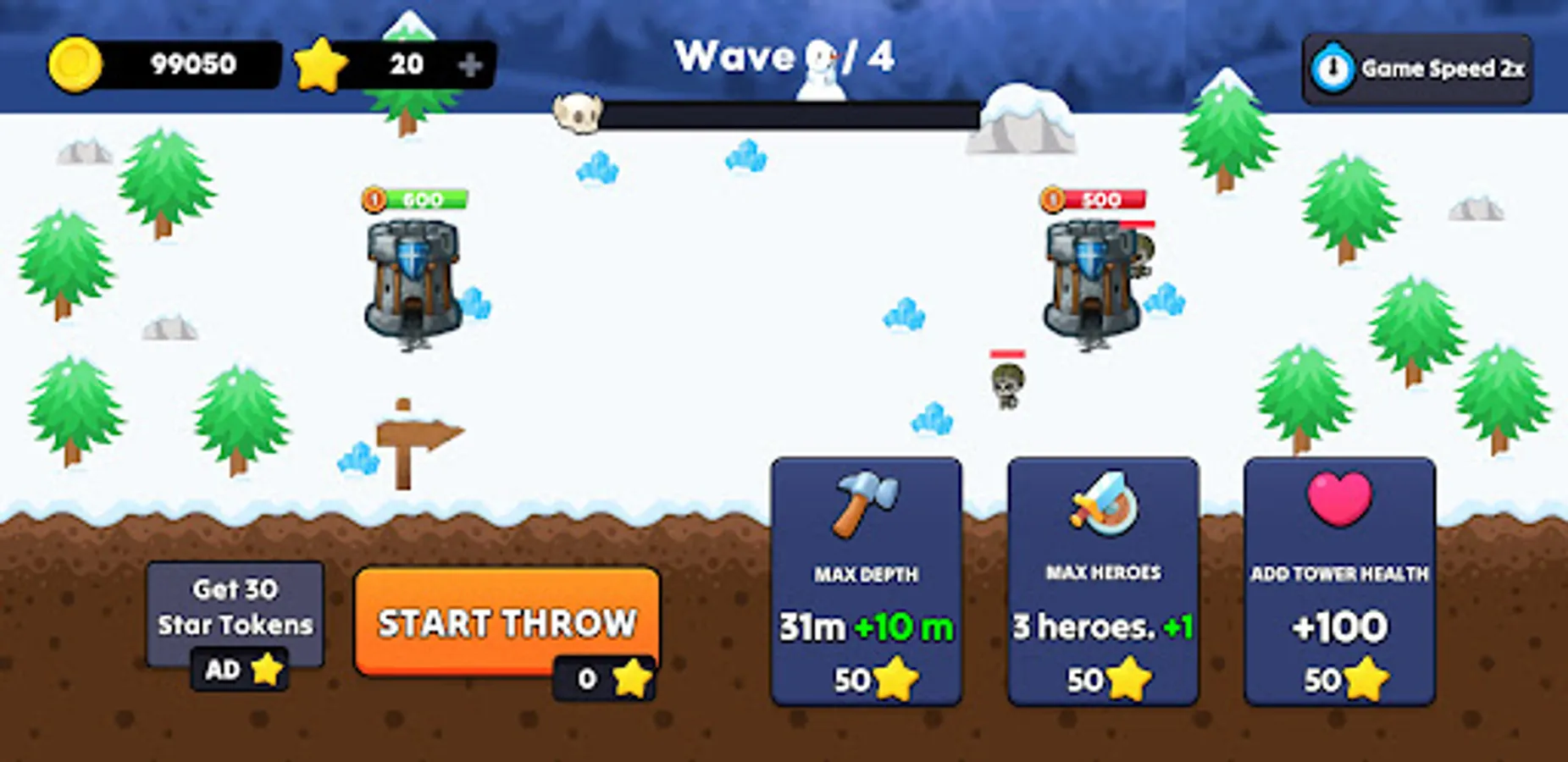Click the star cost icon under Max Depth
Image resolution: width=1568 pixels, height=762 pixels.
coord(895,677)
